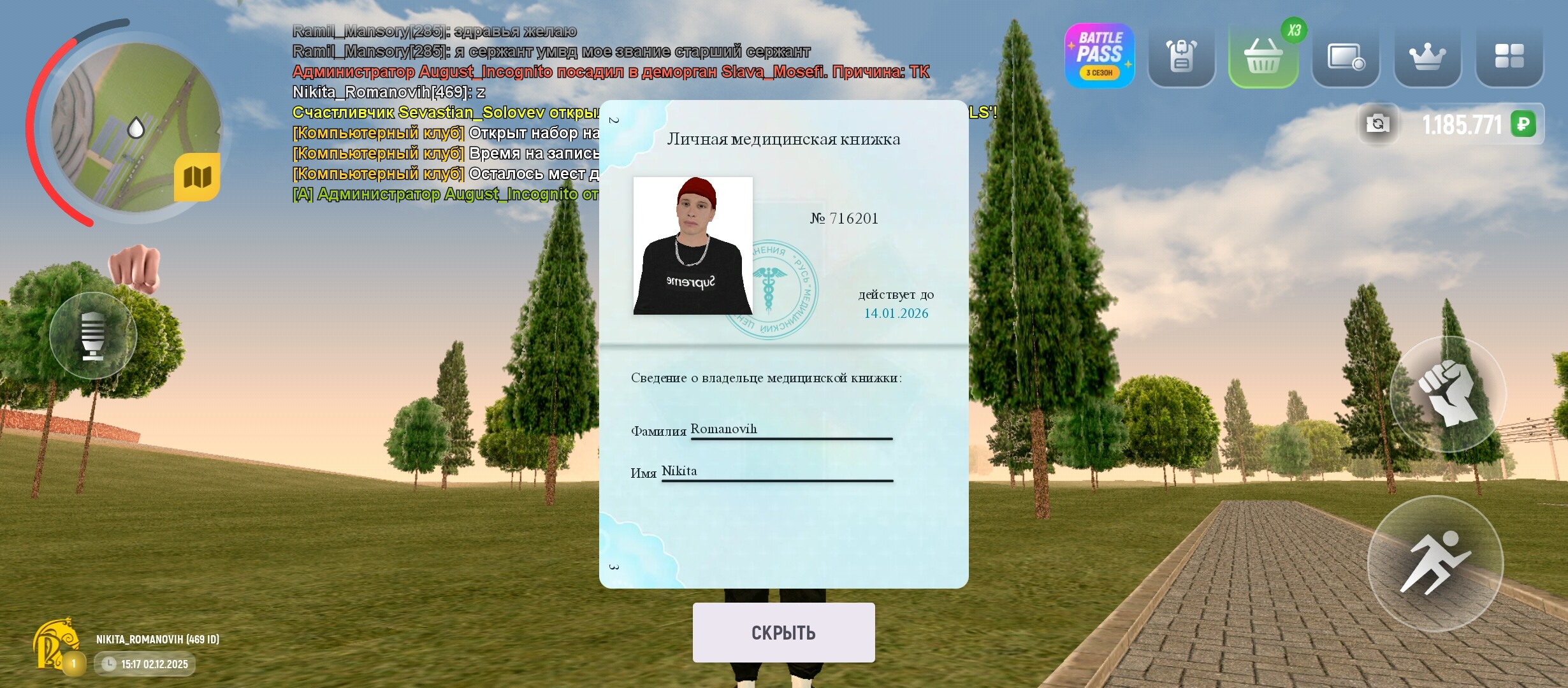Image resolution: width=1568 pixels, height=688 pixels.
Task: Toggle the flashlight control on the left side
Action: pos(94,334)
